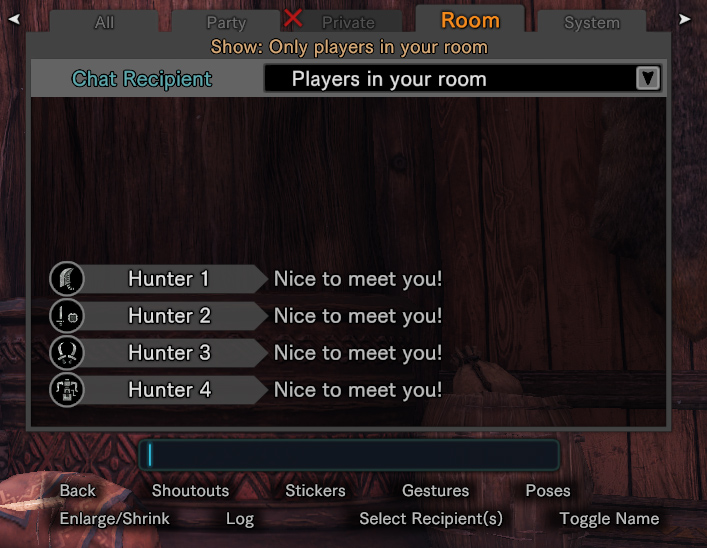The image size is (707, 548).
Task: Open the chat Log
Action: [240, 519]
